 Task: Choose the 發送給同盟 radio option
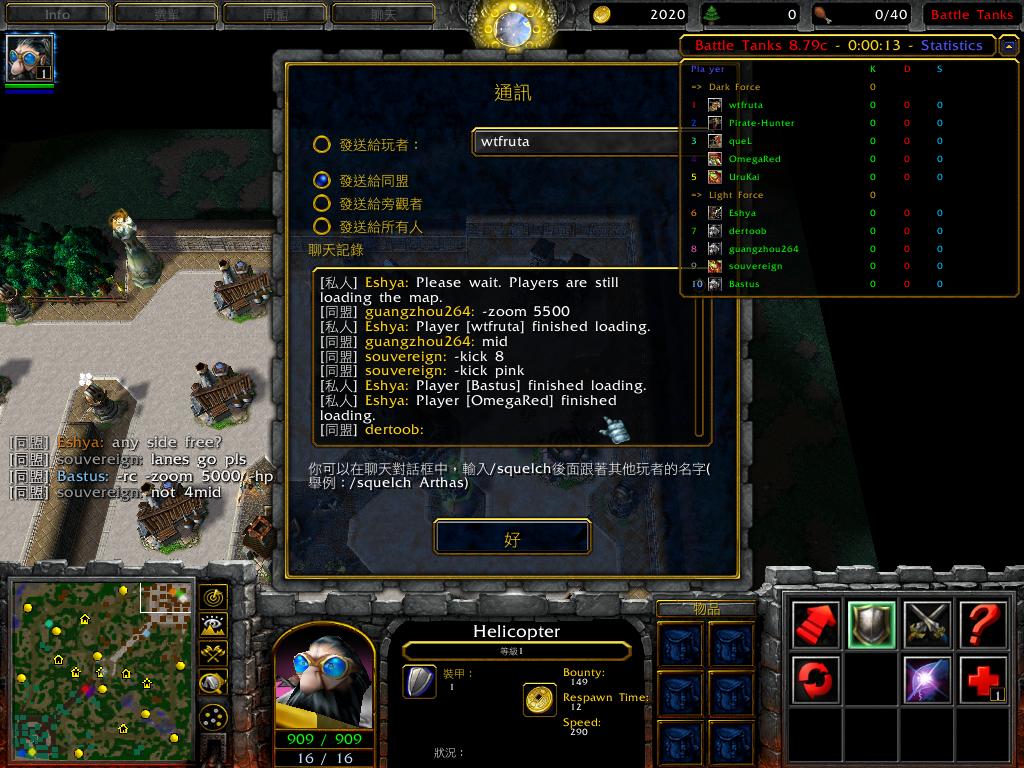click(322, 180)
